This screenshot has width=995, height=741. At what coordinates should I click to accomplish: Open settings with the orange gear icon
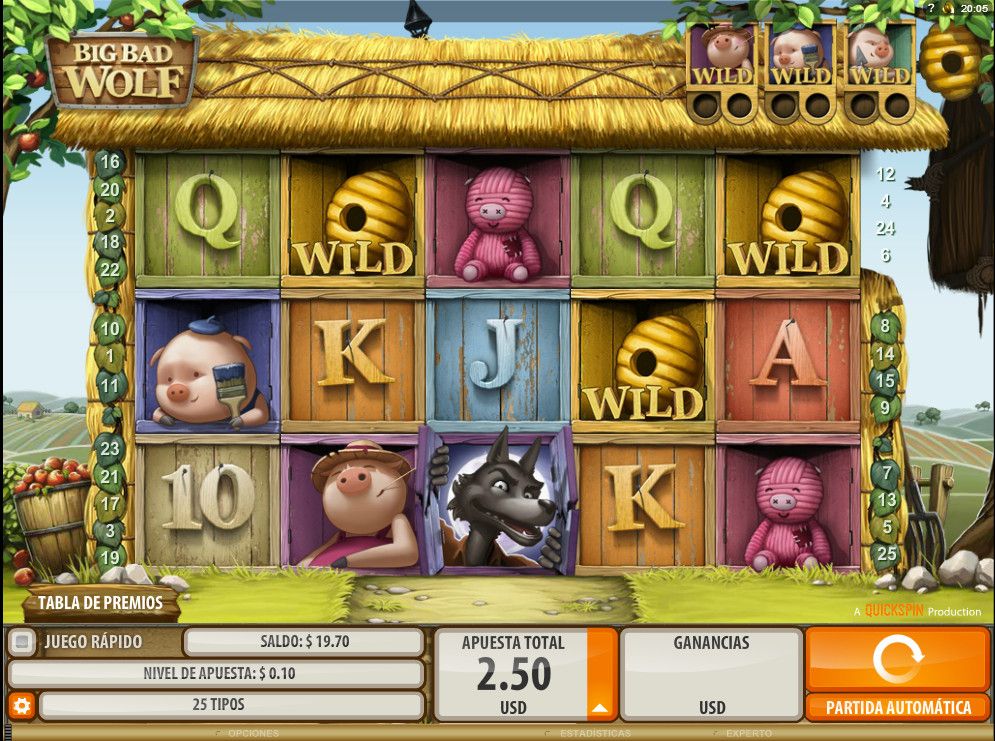[x=22, y=706]
